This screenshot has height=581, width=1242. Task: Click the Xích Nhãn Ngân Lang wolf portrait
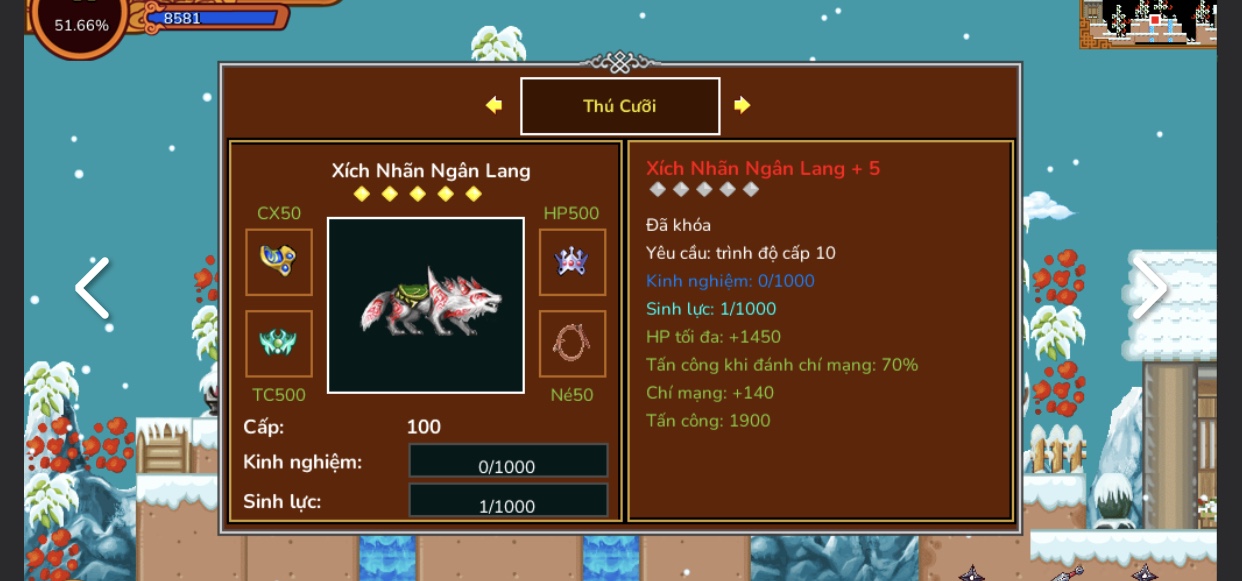426,305
